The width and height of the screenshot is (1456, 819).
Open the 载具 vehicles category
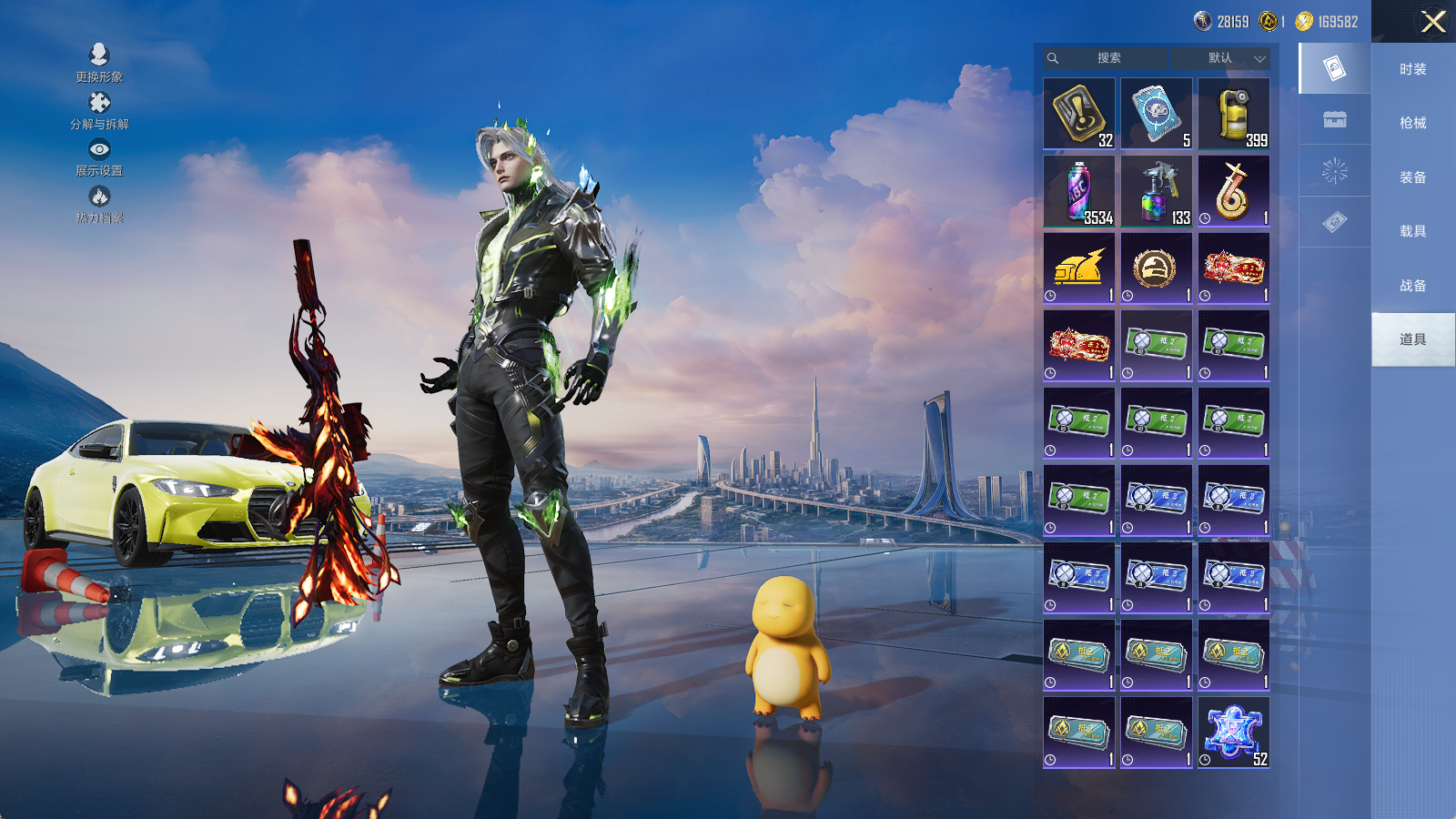[1412, 231]
